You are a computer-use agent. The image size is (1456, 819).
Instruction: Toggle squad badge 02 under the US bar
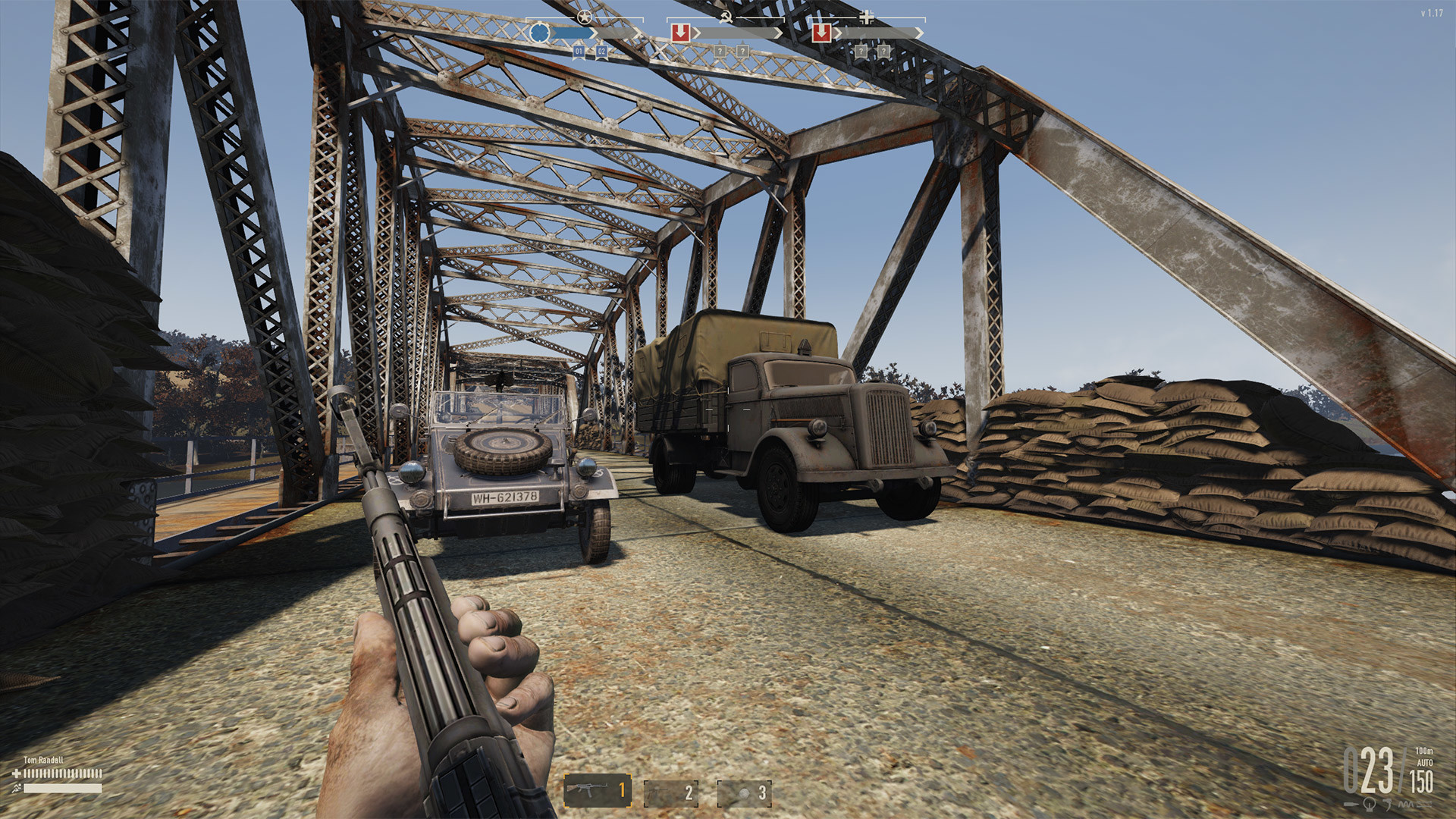click(602, 52)
